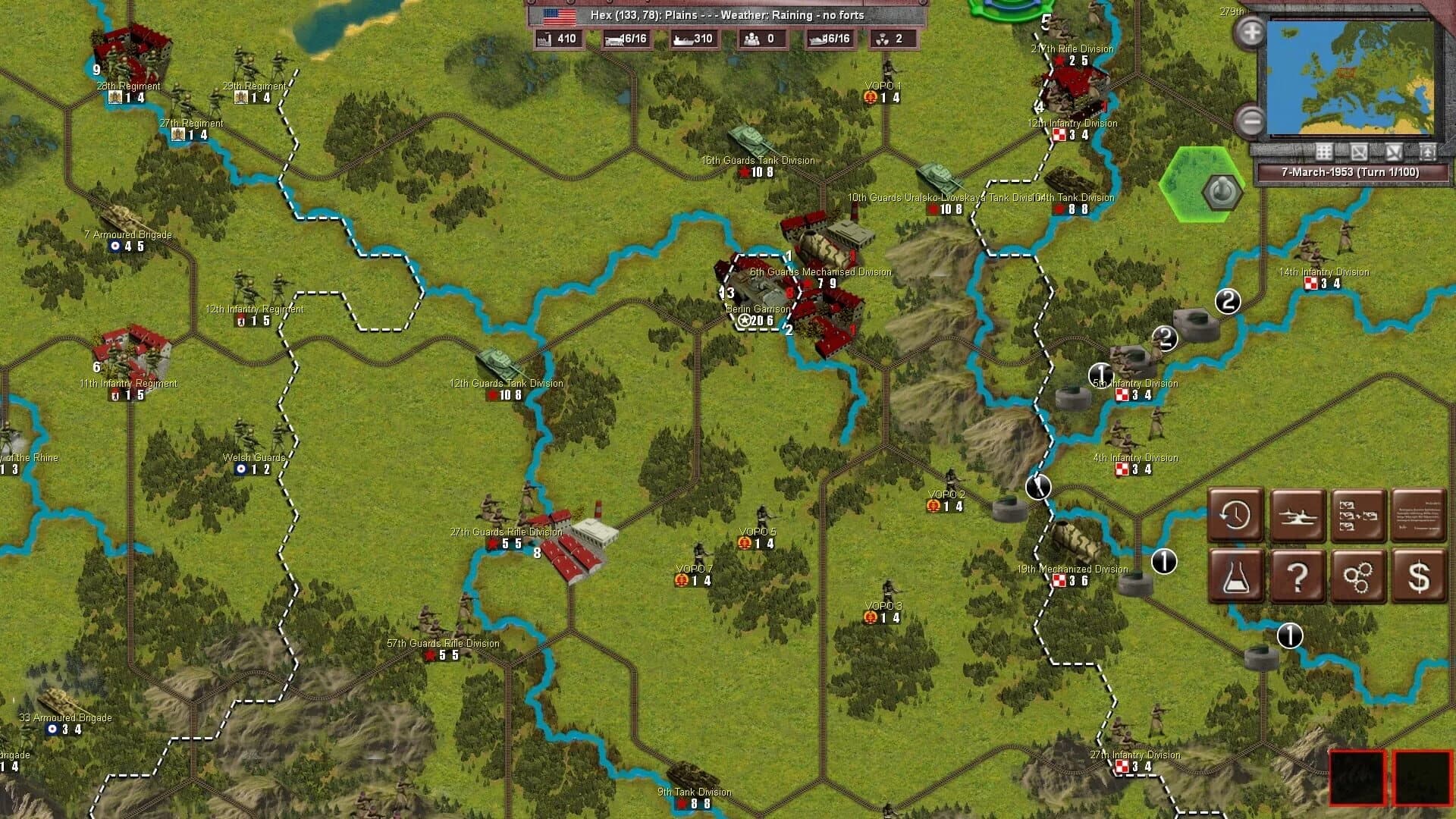Click the nuclear weapons counter icon
1456x819 pixels.
pyautogui.click(x=884, y=39)
